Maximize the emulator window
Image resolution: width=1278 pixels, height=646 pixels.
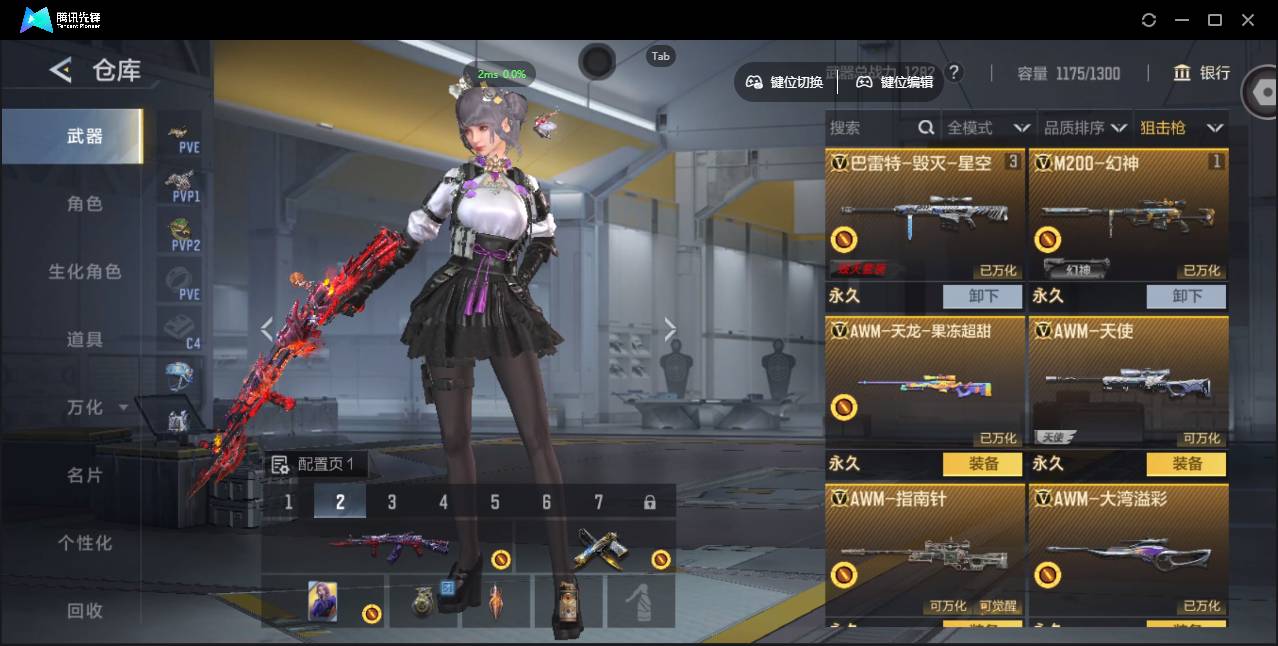pos(1215,20)
